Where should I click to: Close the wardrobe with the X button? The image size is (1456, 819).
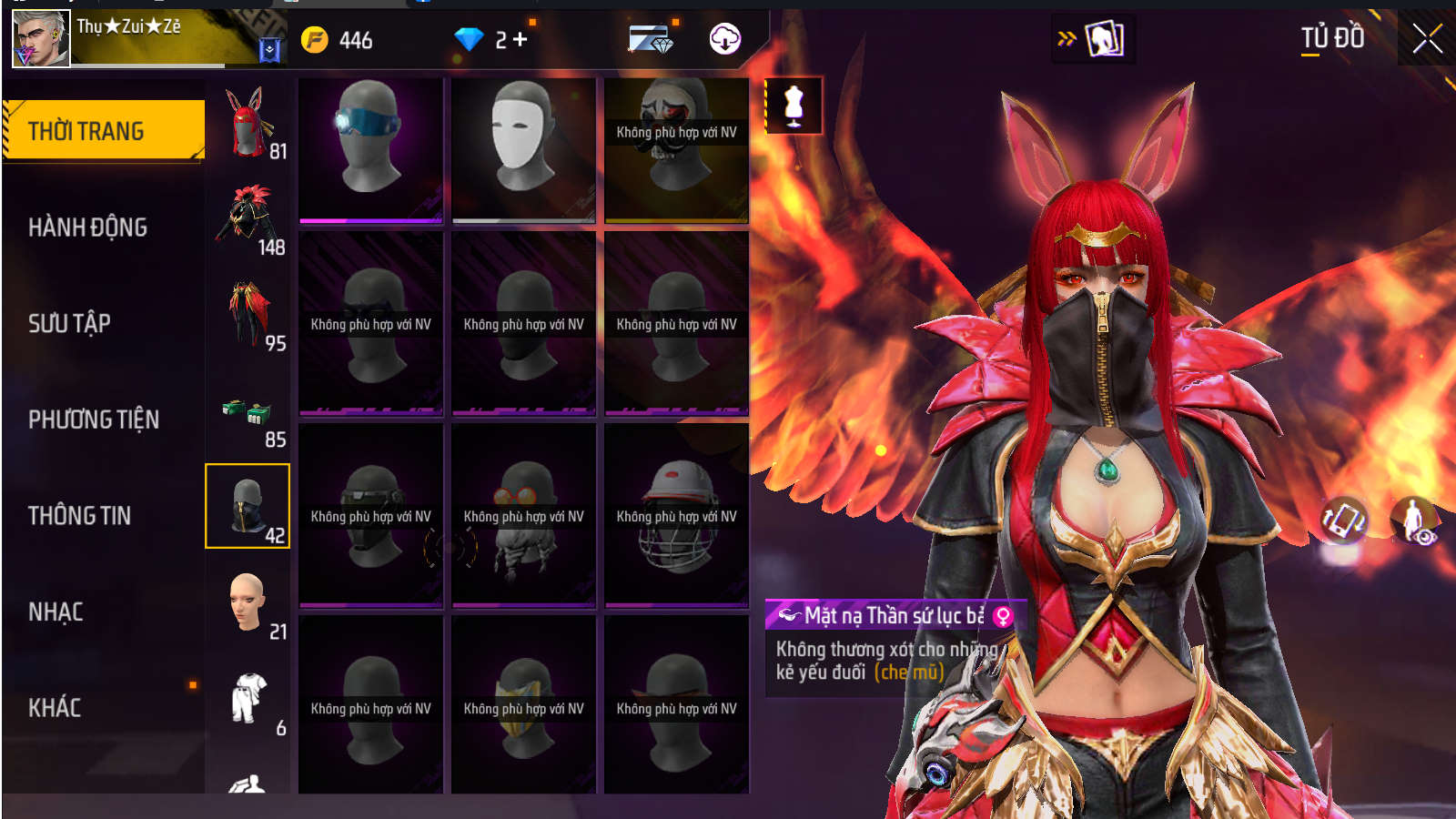click(x=1426, y=39)
